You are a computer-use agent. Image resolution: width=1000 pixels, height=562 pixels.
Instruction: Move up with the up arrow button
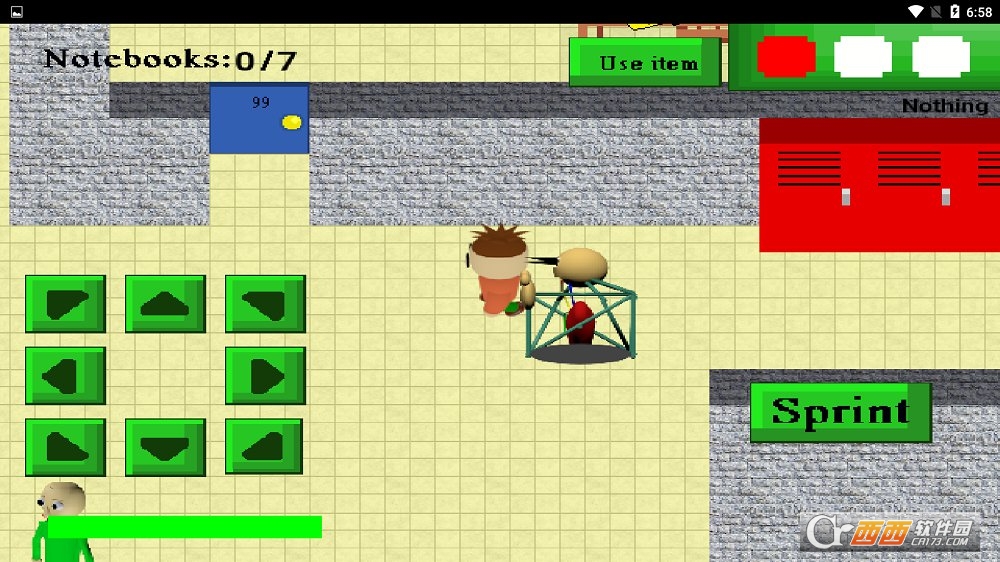pos(165,304)
